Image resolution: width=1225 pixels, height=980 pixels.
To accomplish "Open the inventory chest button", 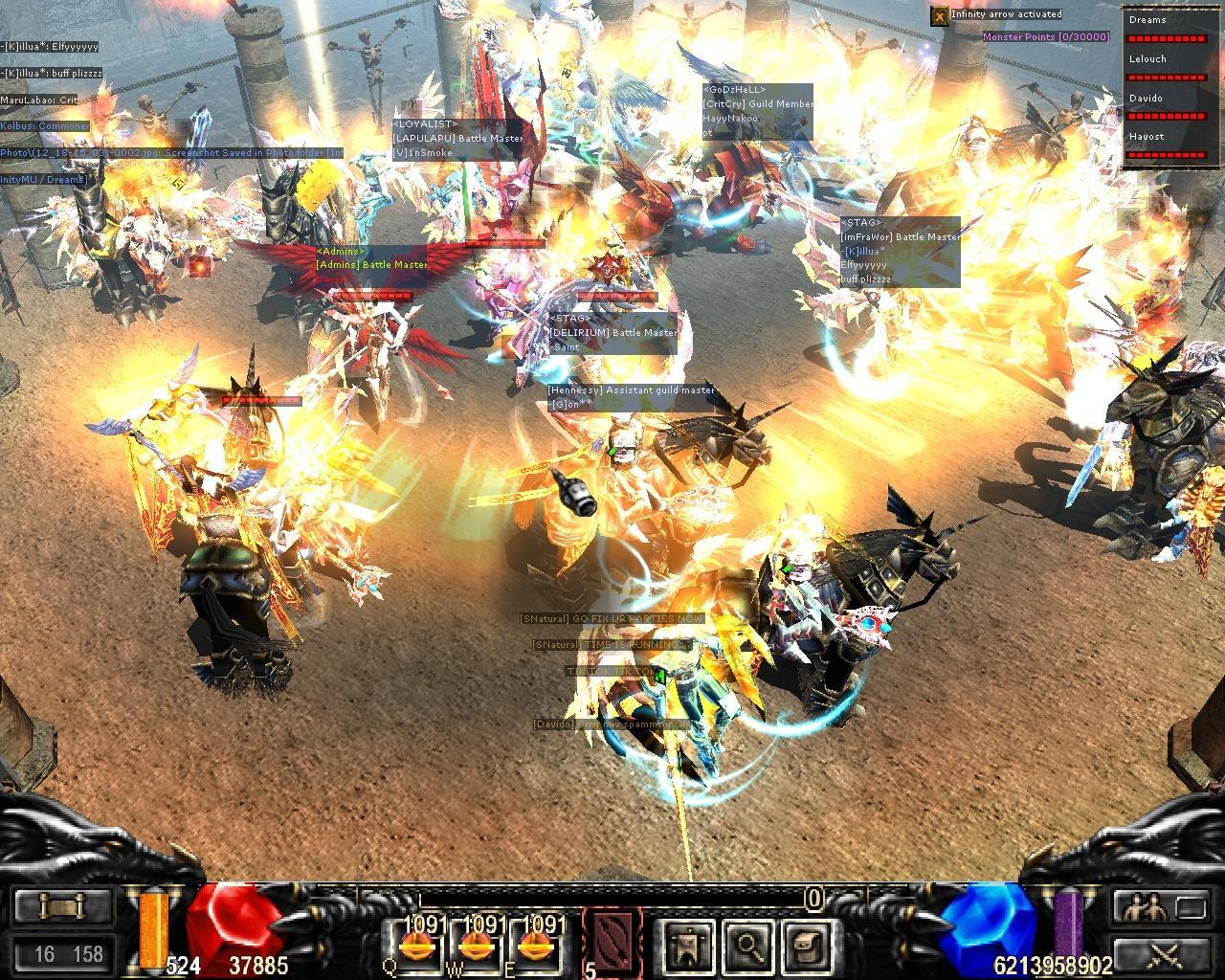I will click(804, 945).
